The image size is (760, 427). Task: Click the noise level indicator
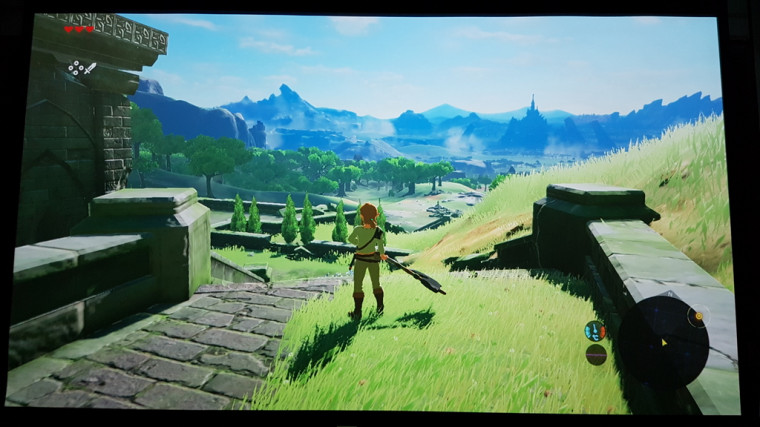click(596, 354)
